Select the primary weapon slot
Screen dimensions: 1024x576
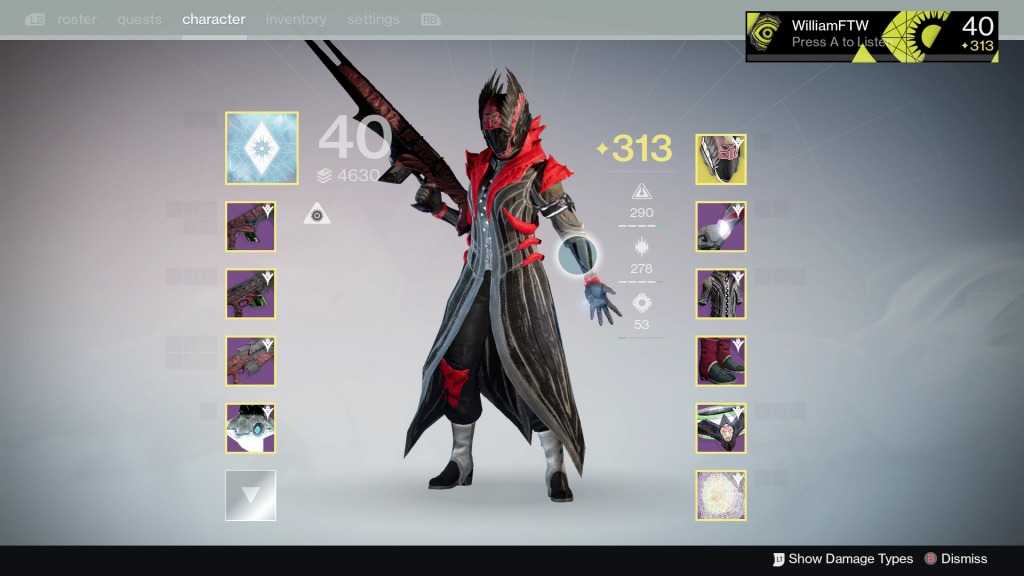click(x=250, y=227)
